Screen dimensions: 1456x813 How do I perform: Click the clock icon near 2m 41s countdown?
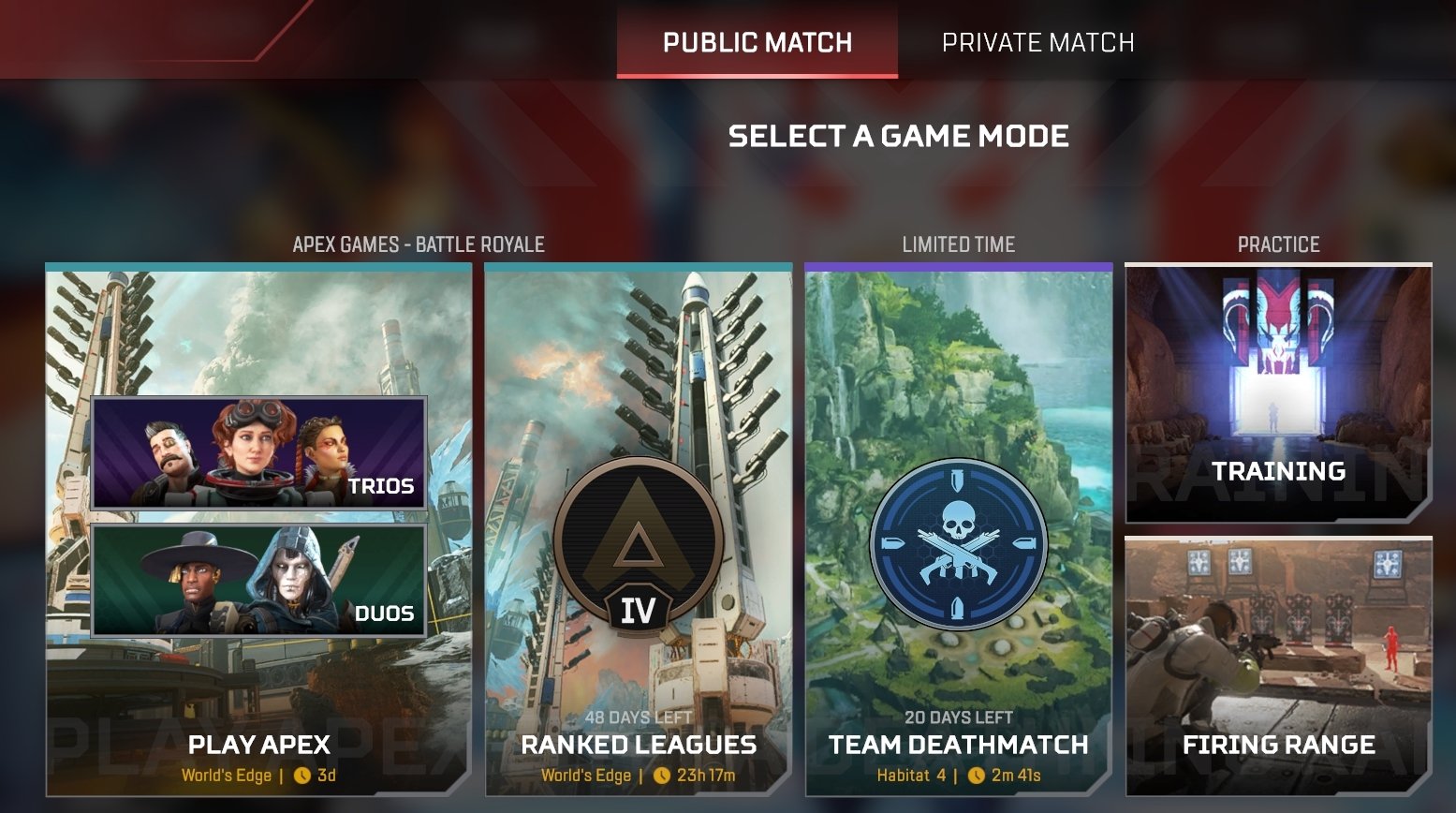click(976, 776)
